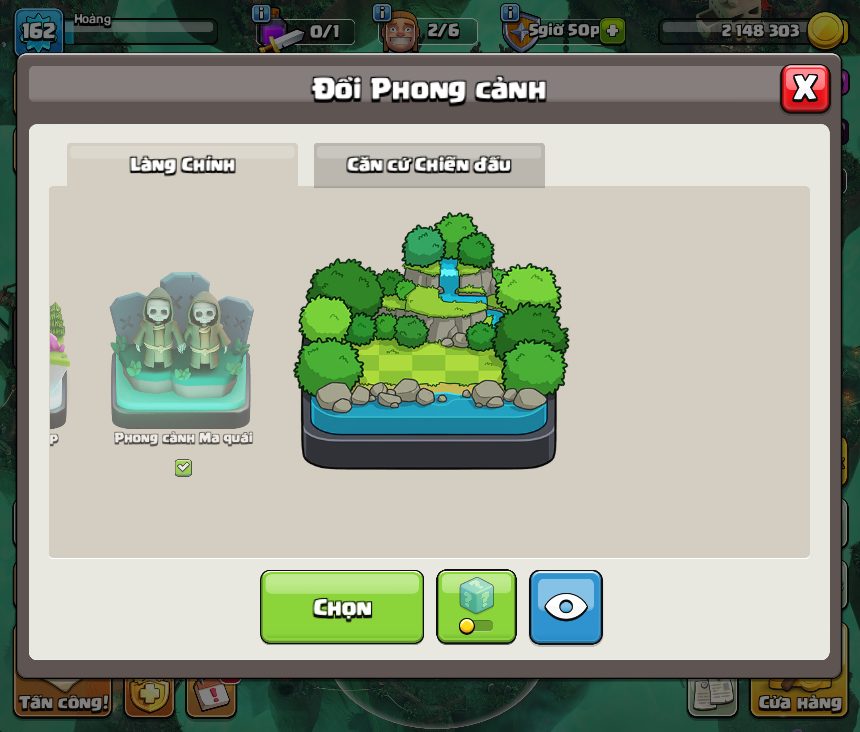Image resolution: width=860 pixels, height=732 pixels.
Task: Click the level 162 experience badge
Action: point(38,30)
